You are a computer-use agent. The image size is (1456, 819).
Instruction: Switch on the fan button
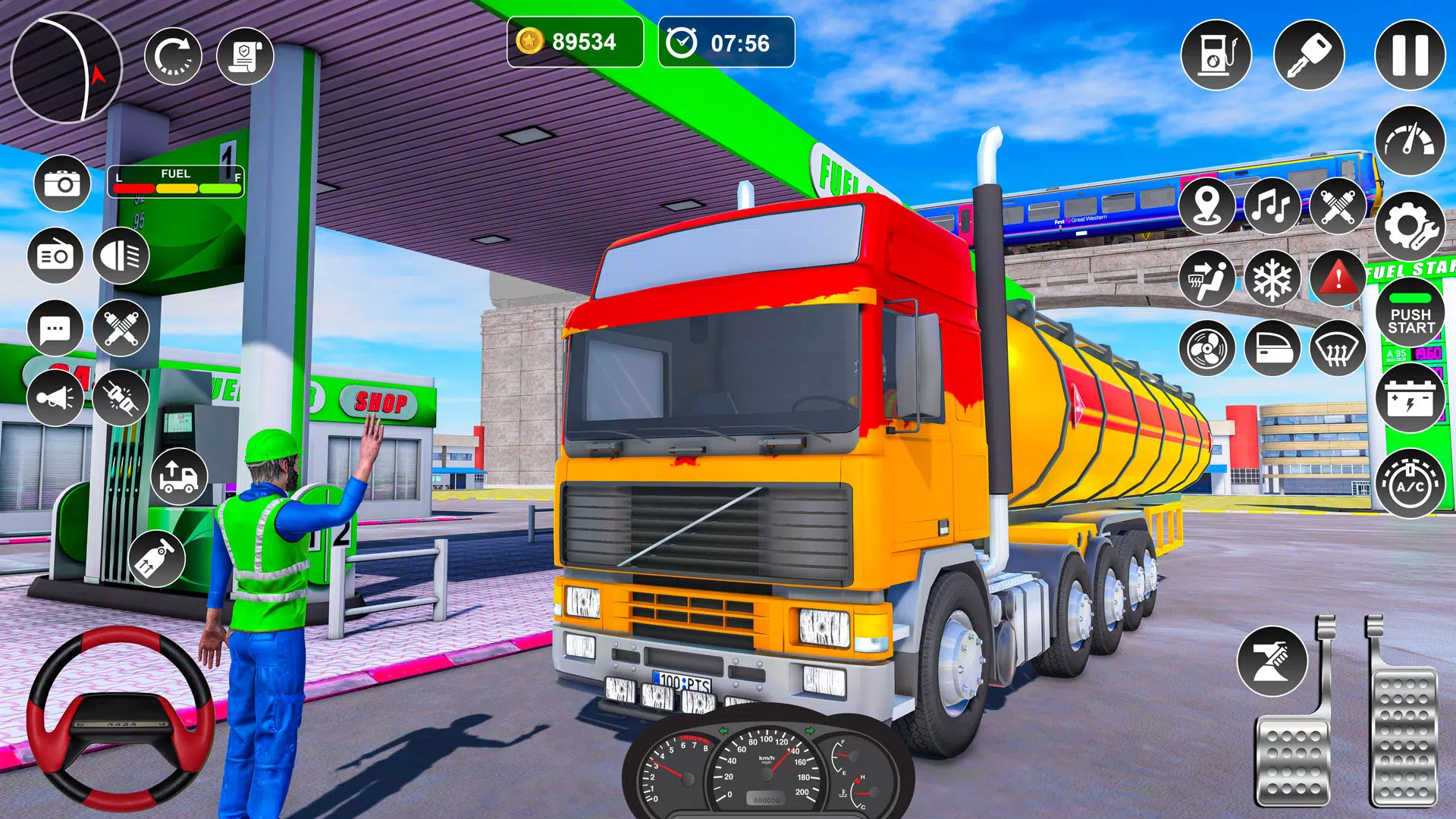(1207, 349)
